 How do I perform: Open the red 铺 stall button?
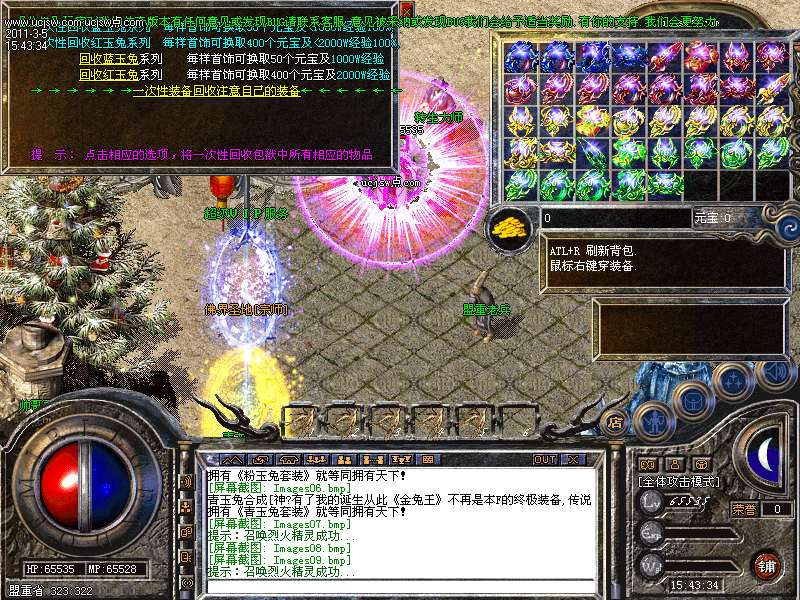pos(765,562)
